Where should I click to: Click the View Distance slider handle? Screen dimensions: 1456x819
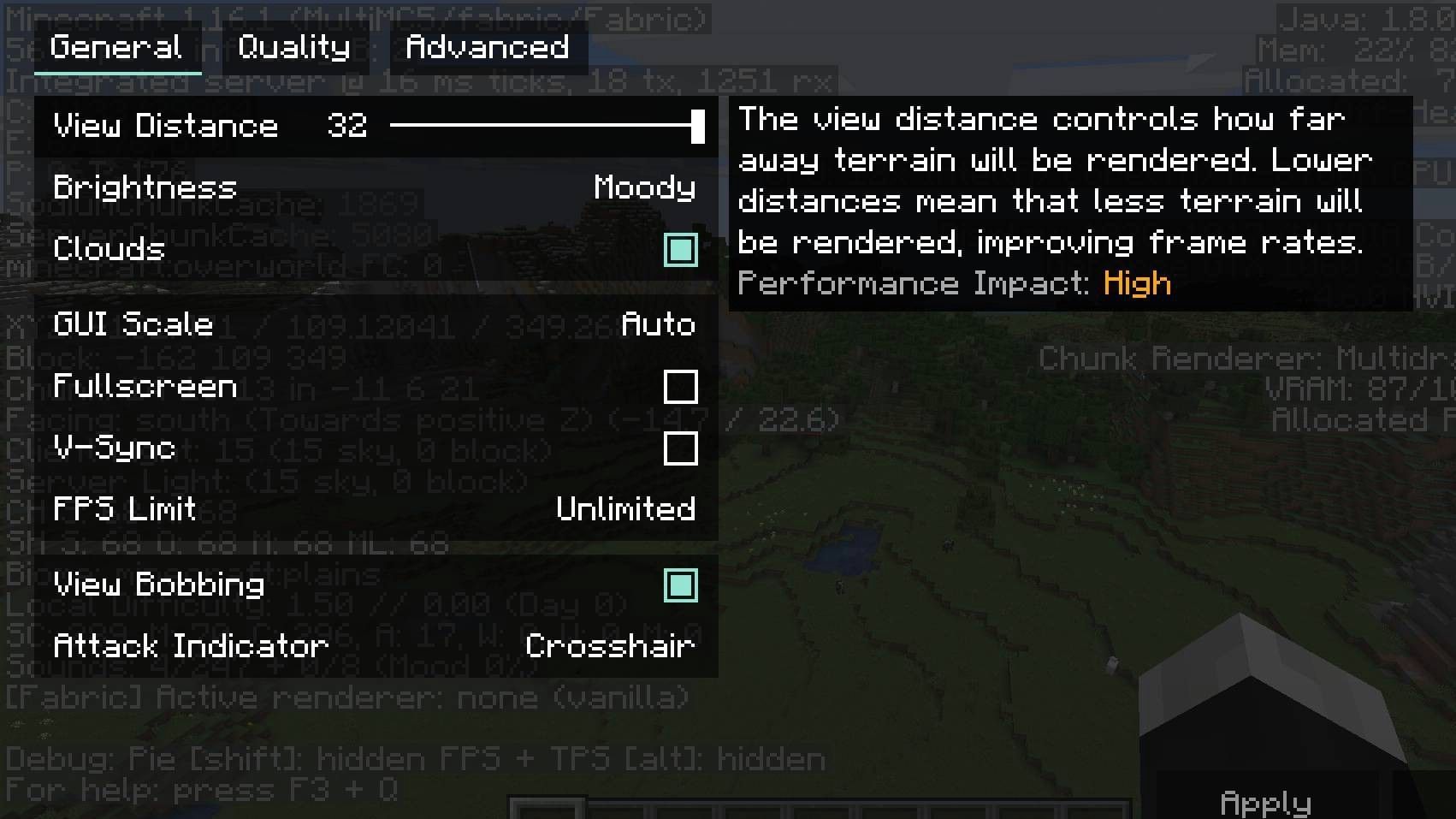pyautogui.click(x=695, y=127)
